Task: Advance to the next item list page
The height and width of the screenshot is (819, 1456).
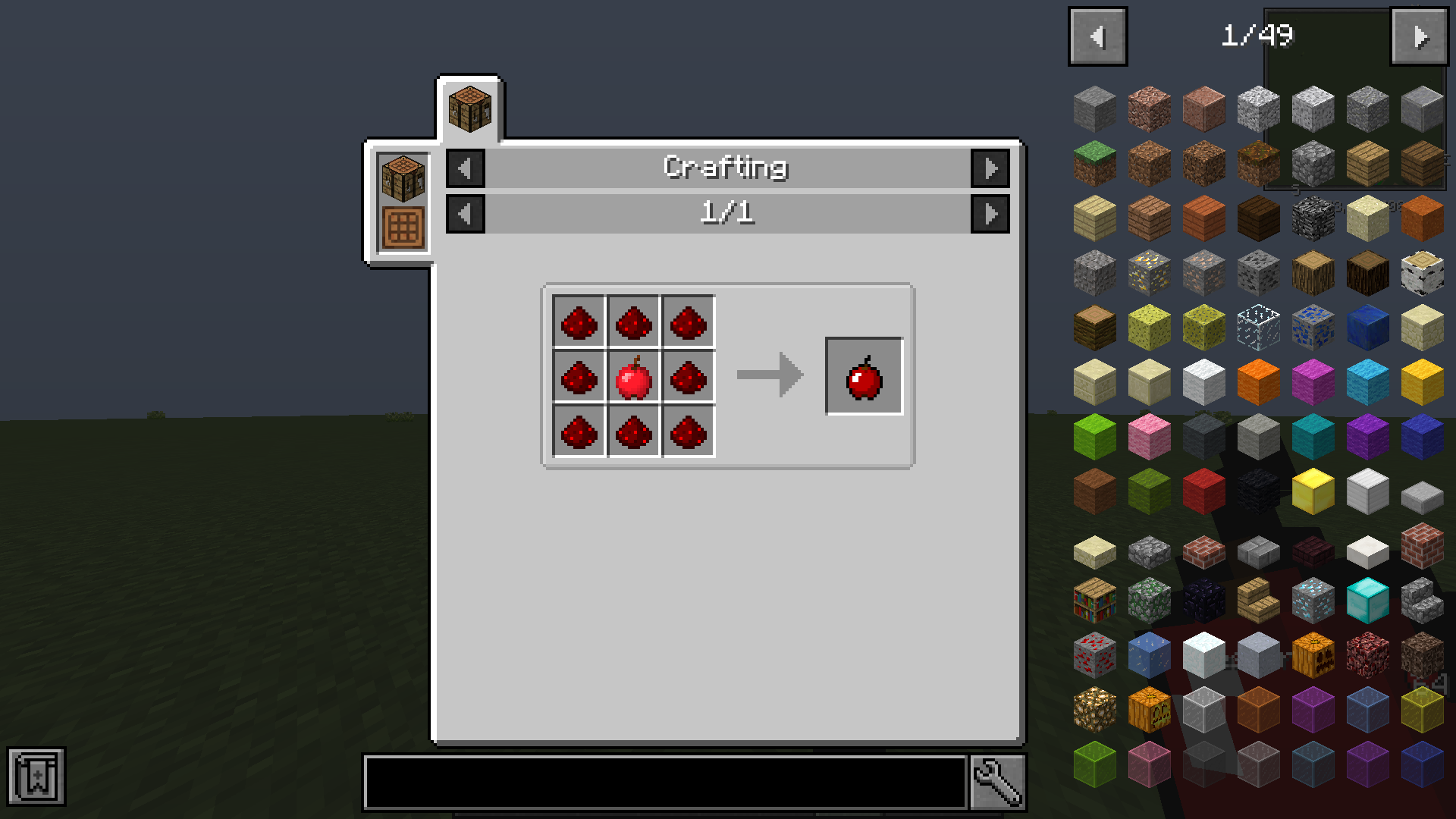Action: (x=1419, y=35)
